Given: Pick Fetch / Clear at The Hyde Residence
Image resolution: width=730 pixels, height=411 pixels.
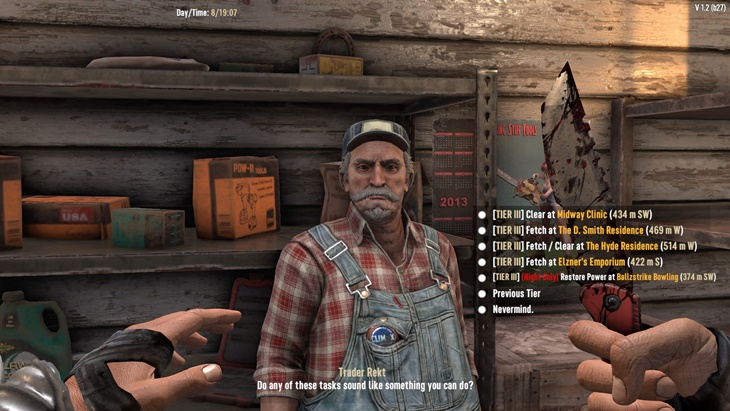Looking at the screenshot, I should click(594, 246).
